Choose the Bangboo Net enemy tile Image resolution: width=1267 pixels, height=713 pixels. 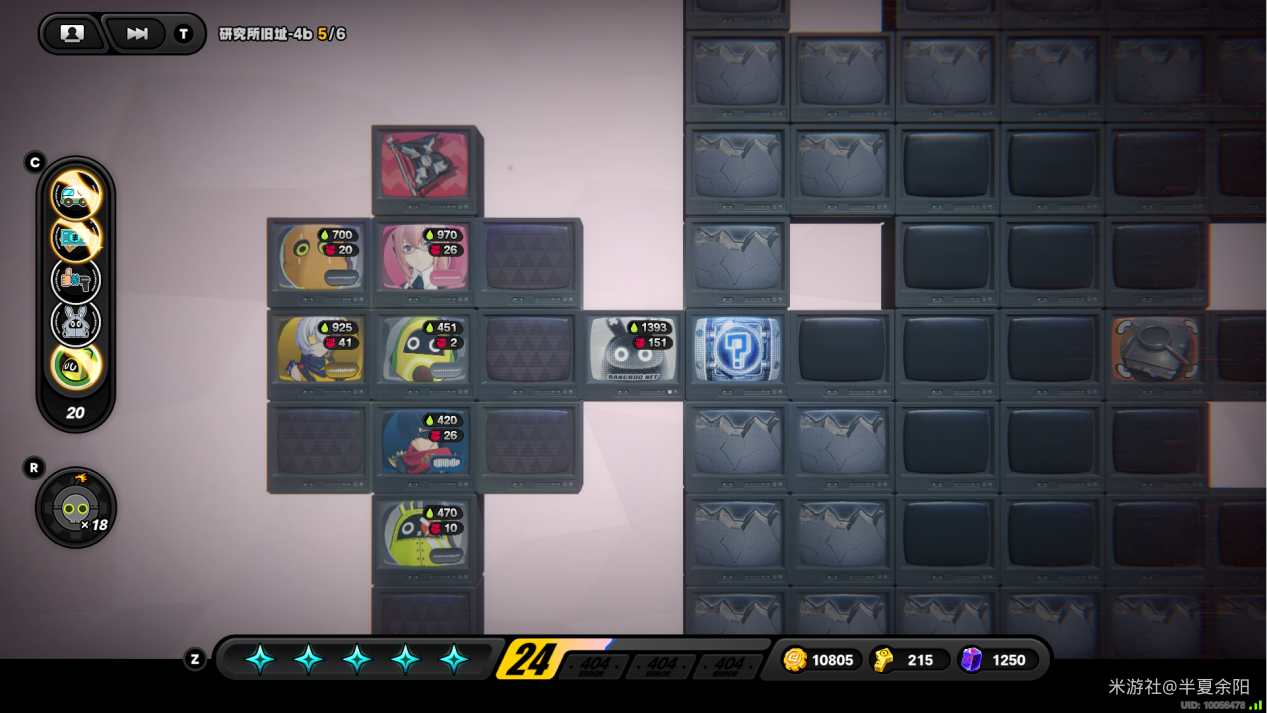click(x=633, y=352)
